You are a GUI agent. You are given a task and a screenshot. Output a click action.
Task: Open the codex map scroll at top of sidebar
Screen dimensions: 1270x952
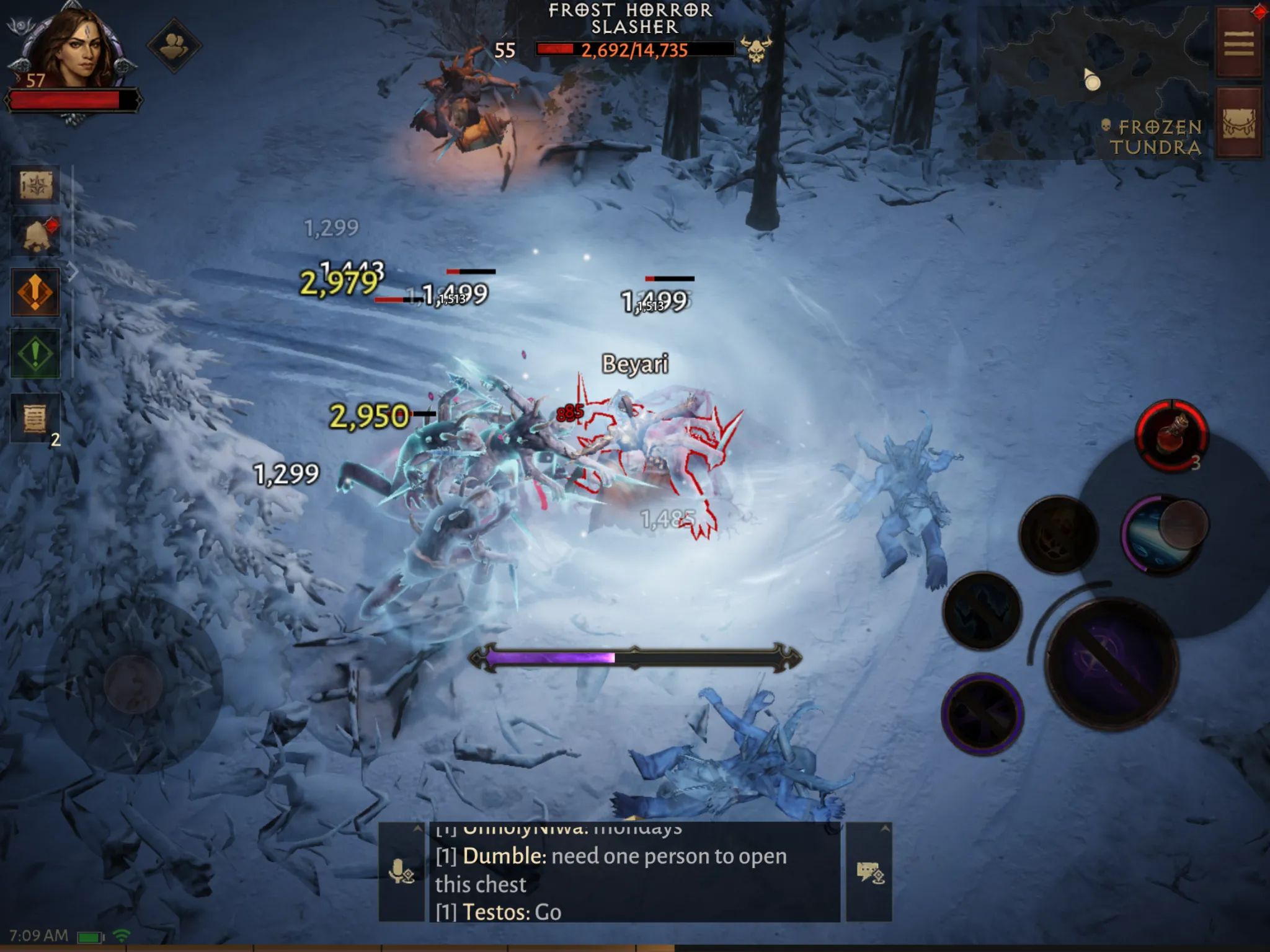point(35,183)
